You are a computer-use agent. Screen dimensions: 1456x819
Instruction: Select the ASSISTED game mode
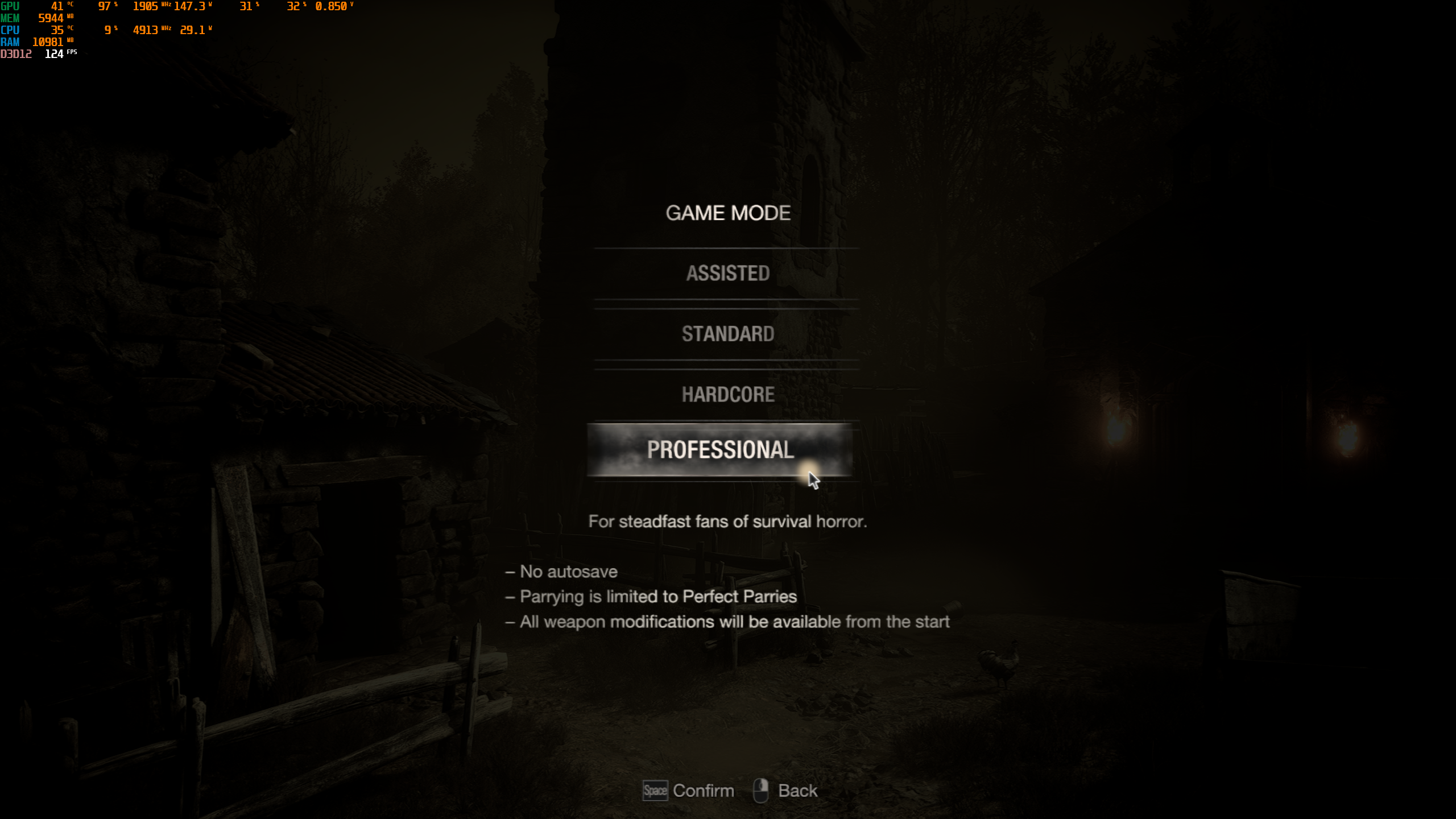coord(728,273)
